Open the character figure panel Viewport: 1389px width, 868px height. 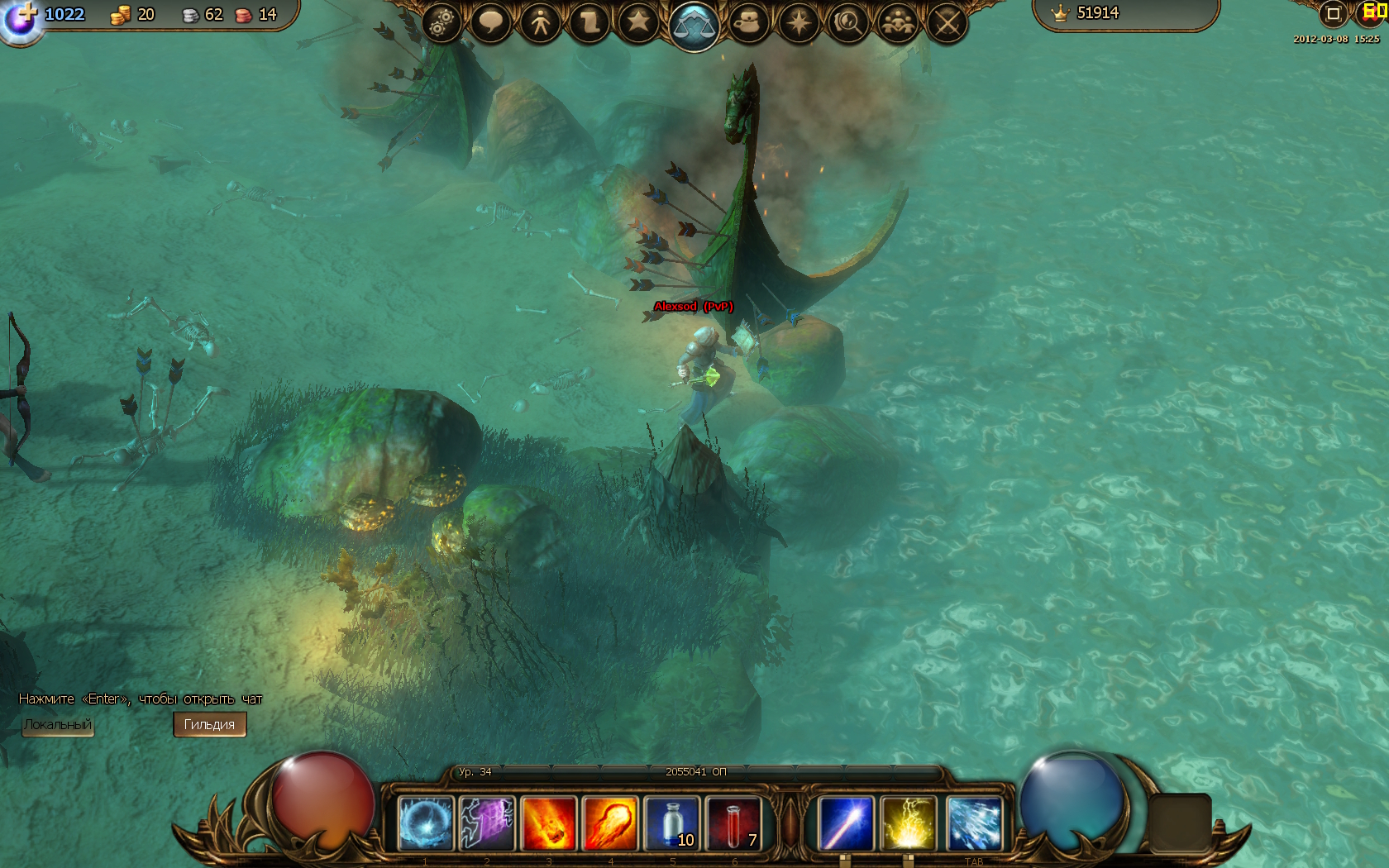(540, 22)
